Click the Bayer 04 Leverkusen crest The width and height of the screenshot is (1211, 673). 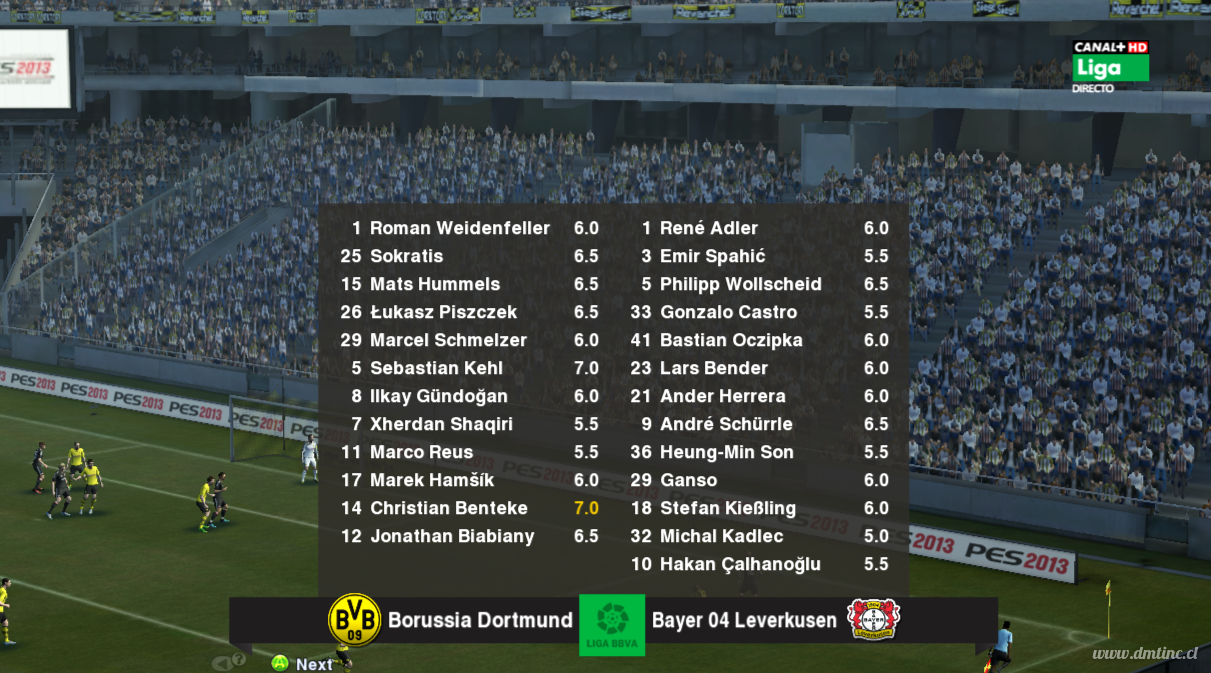[x=873, y=620]
